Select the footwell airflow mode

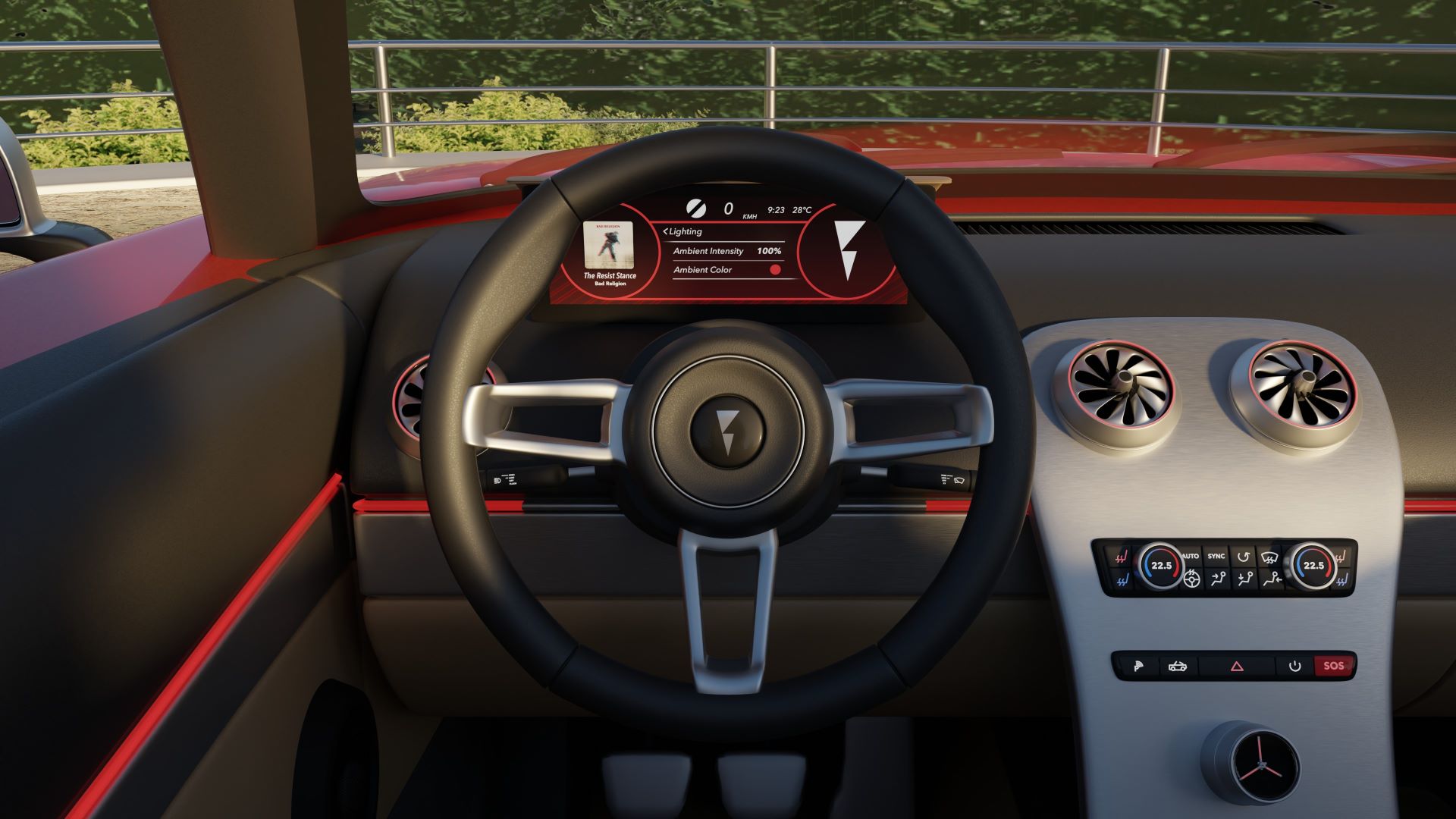(x=1272, y=580)
